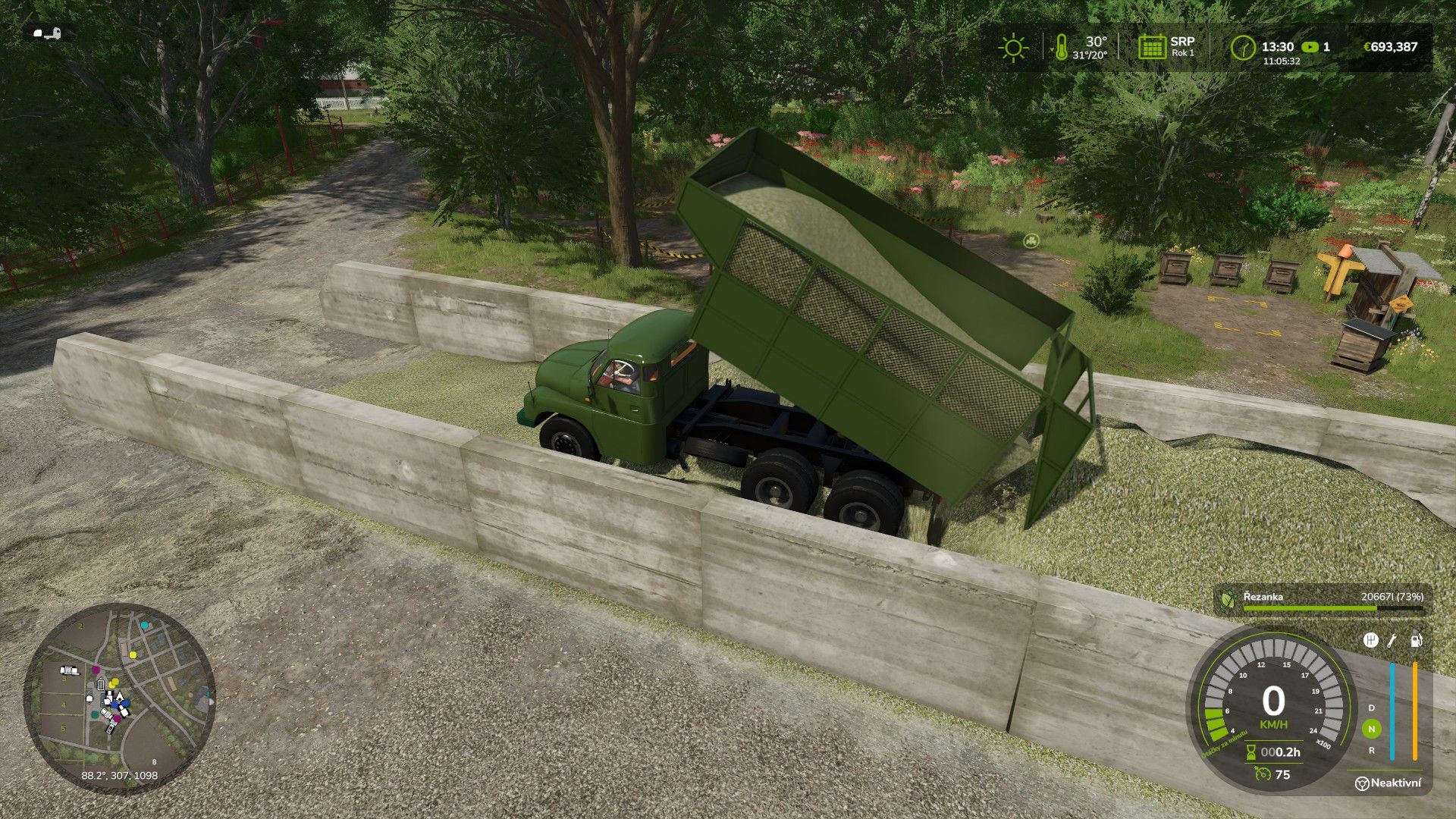This screenshot has width=1456, height=819.
Task: Toggle game speed on the x1 play indicator
Action: 1310,47
